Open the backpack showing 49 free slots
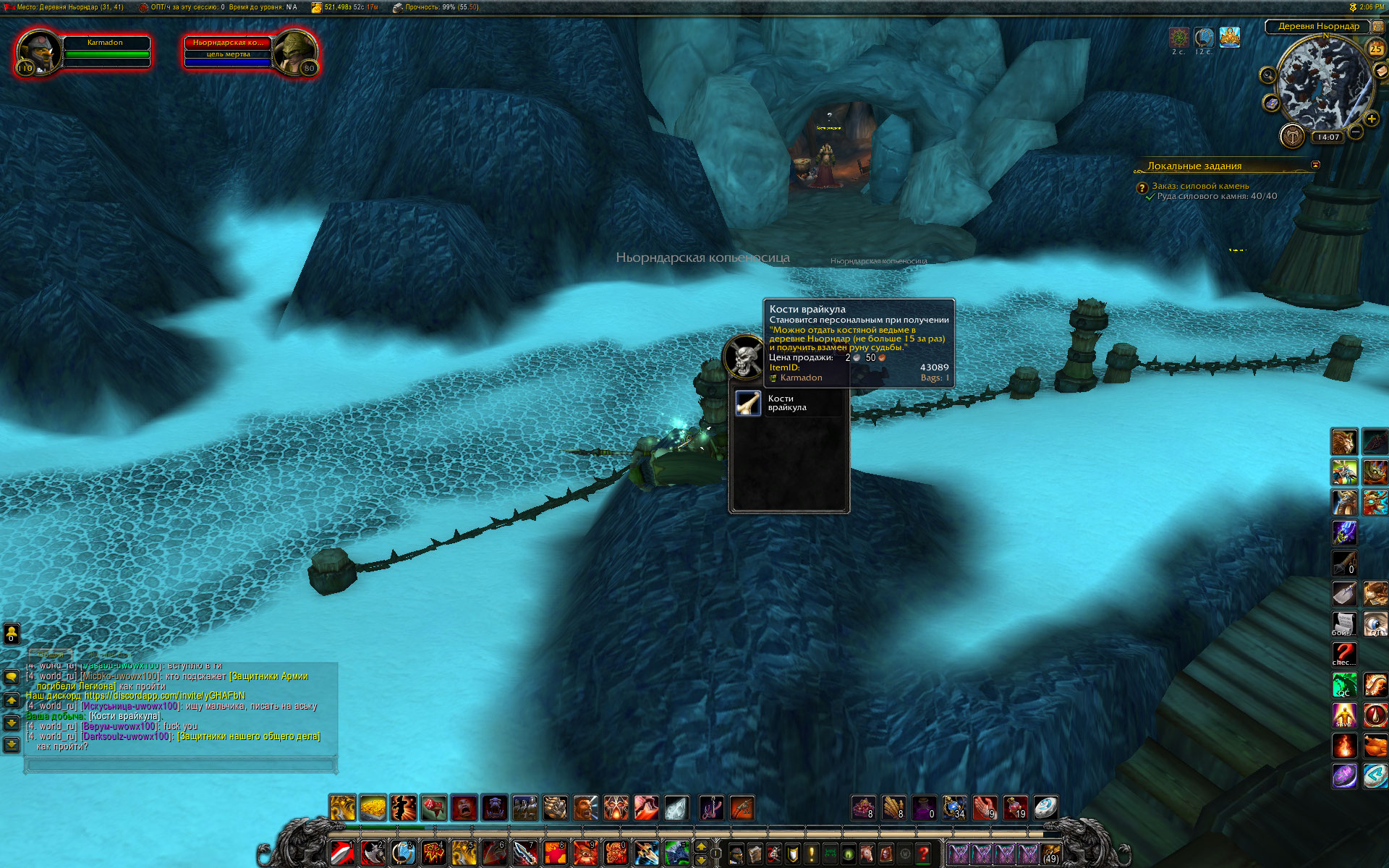Image resolution: width=1389 pixels, height=868 pixels. 1050,854
